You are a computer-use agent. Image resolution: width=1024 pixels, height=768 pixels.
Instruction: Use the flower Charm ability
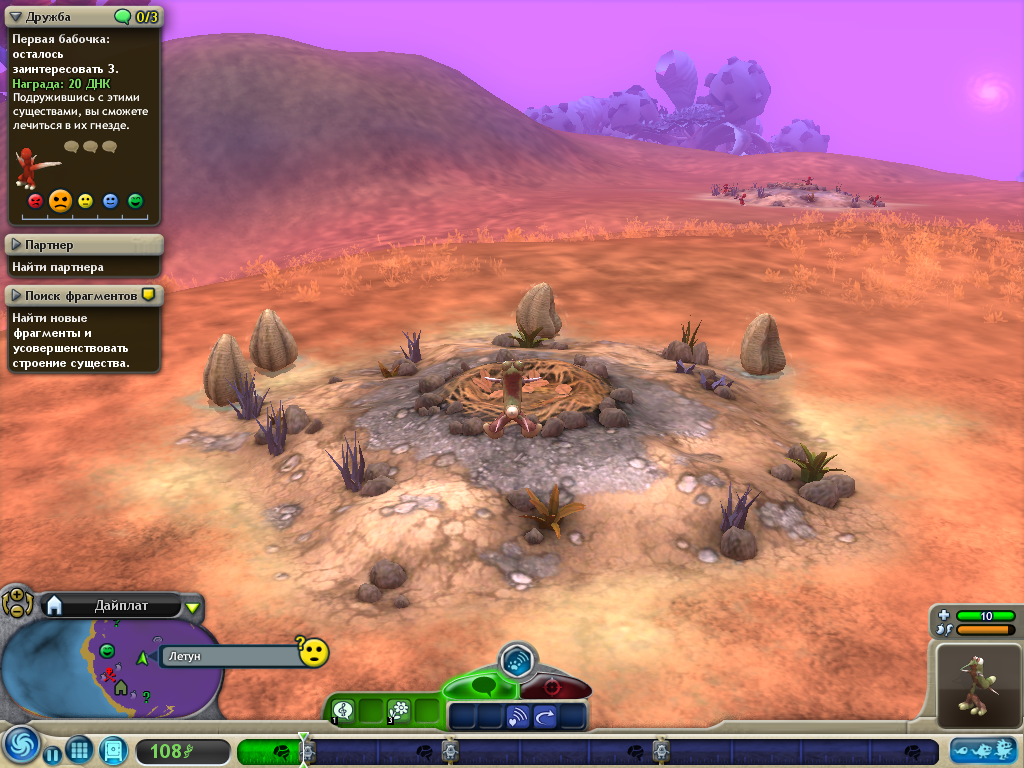tap(400, 711)
